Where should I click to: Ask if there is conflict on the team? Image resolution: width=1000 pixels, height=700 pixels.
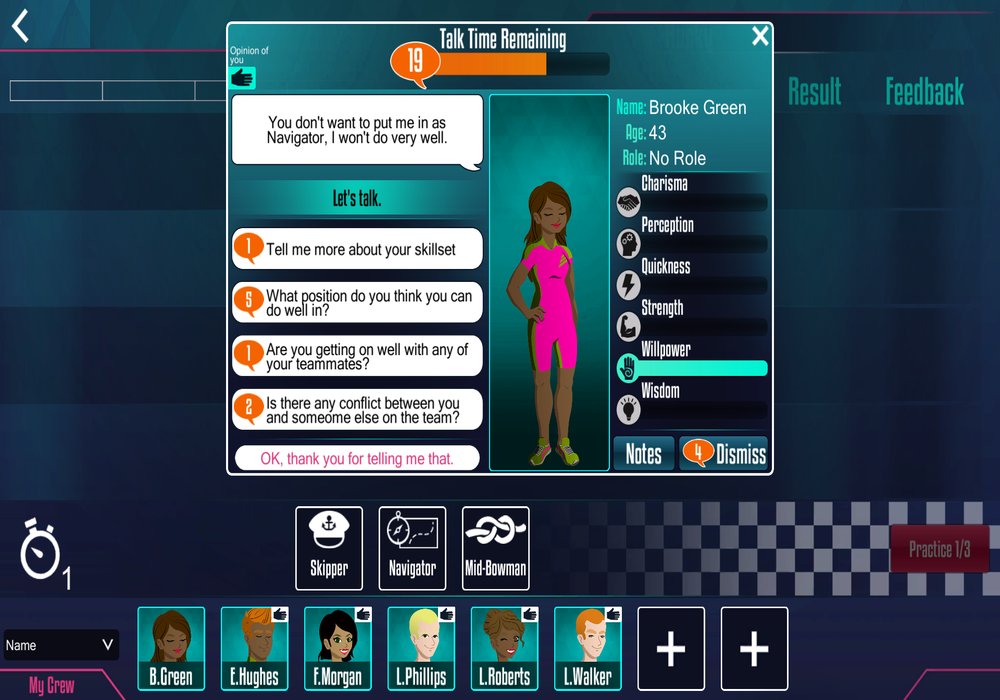coord(358,410)
